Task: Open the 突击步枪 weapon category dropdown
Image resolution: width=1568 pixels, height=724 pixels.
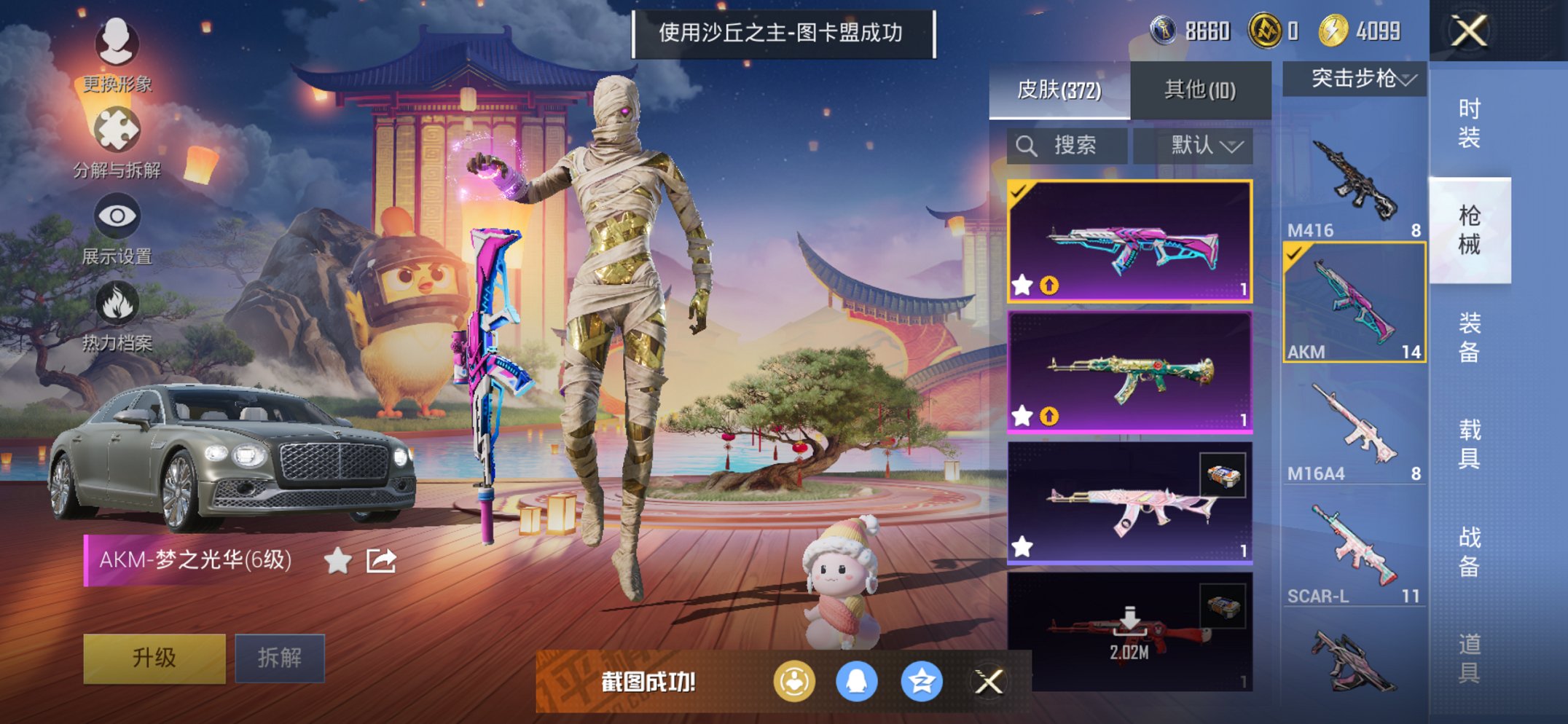Action: (1352, 80)
